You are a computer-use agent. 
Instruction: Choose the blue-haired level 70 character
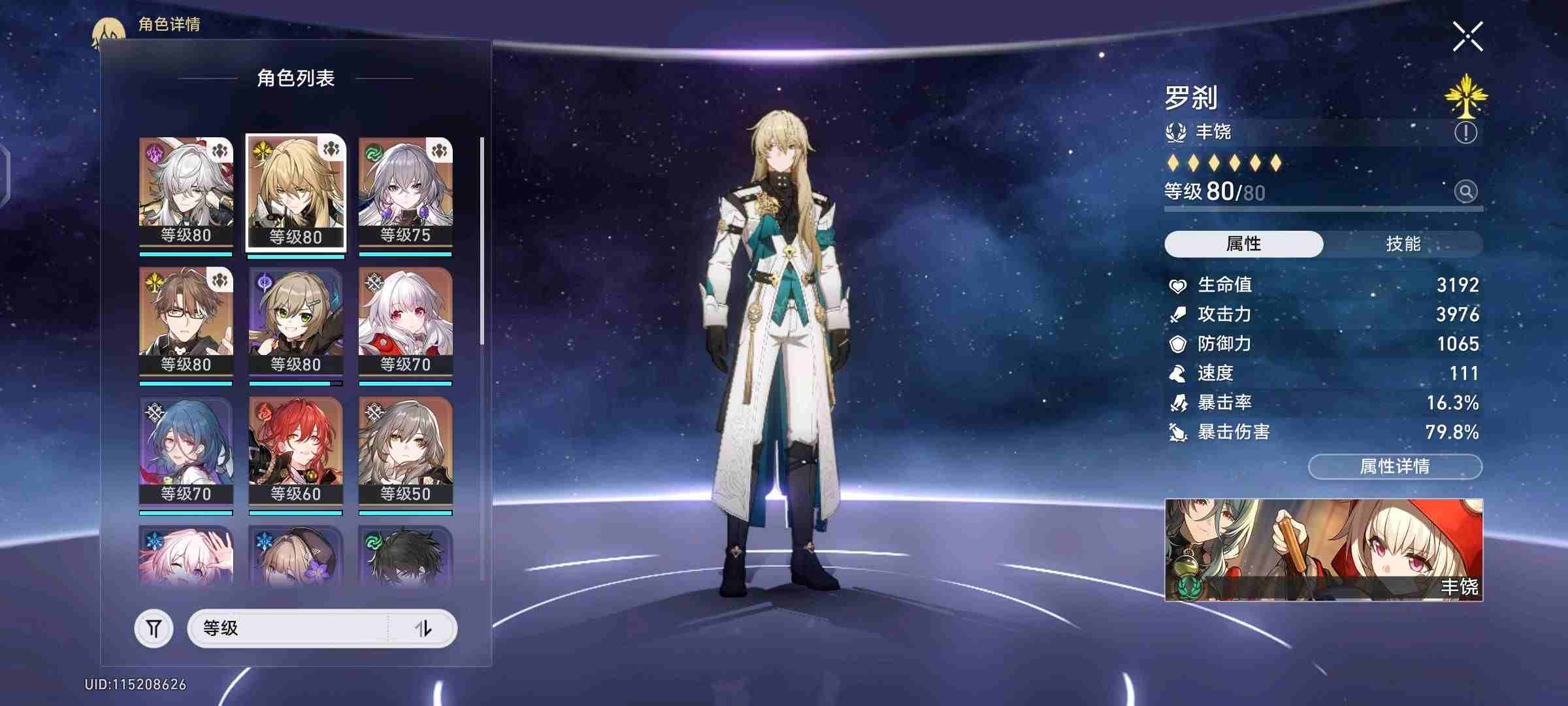186,450
